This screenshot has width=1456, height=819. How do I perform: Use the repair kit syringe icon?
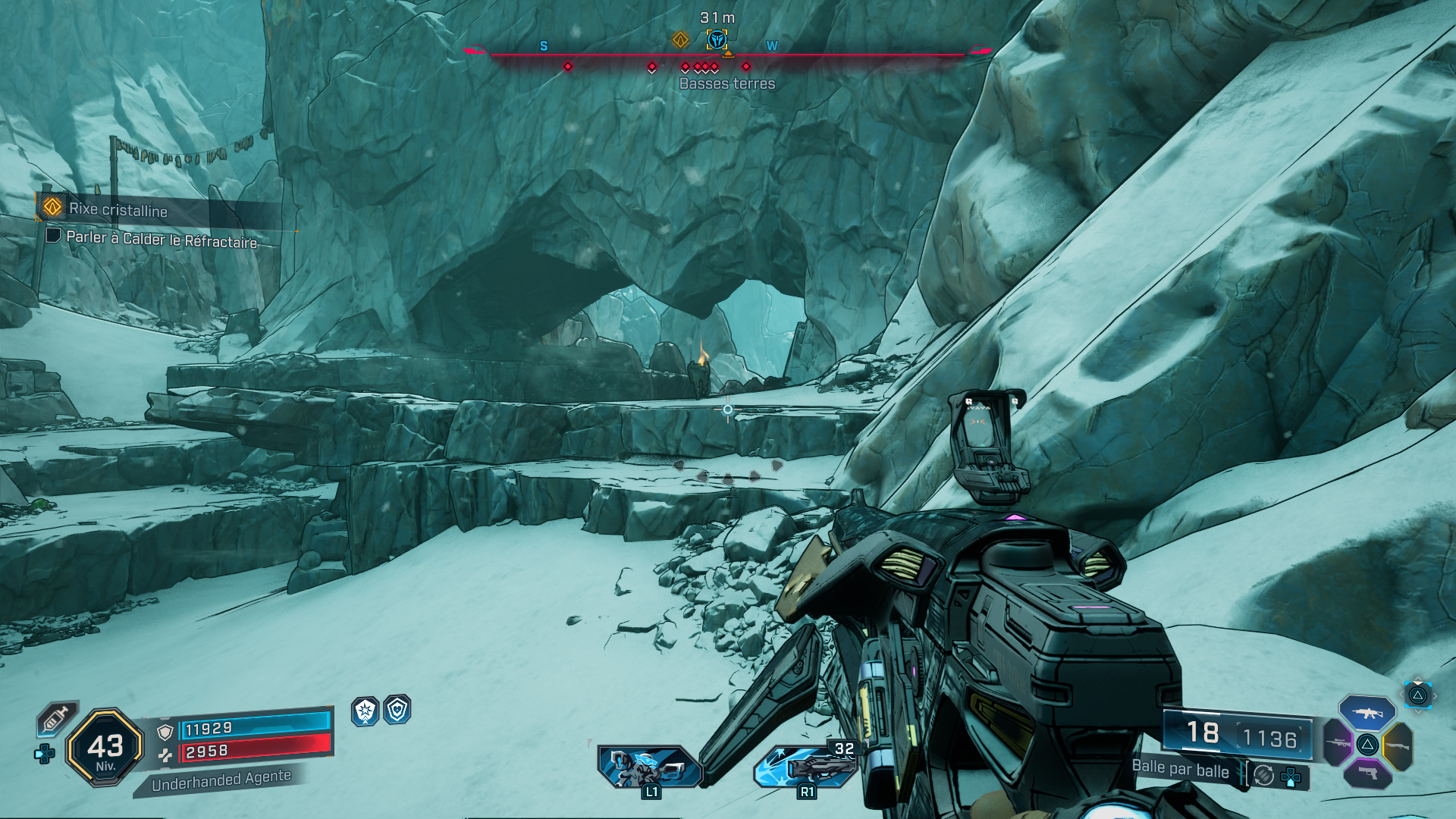[x=57, y=717]
